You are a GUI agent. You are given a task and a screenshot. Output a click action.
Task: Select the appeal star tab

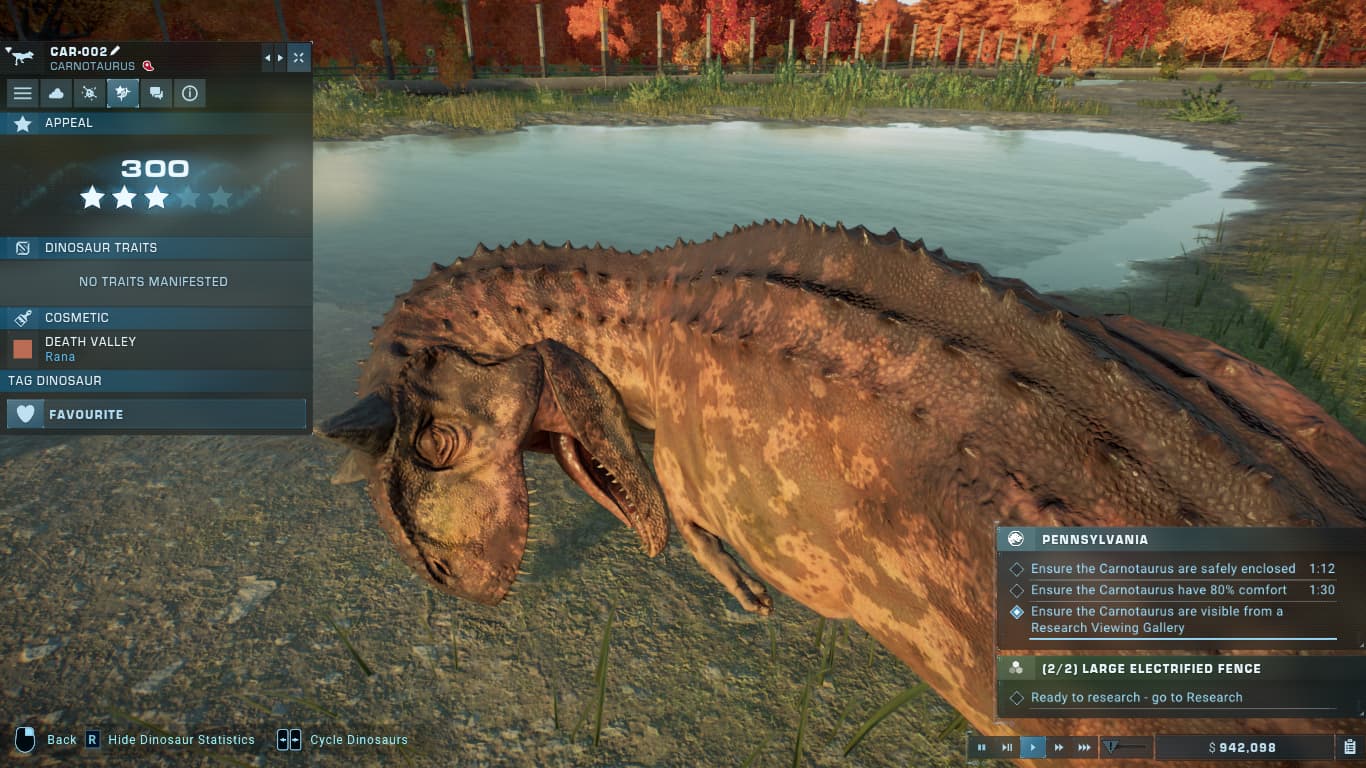tap(123, 93)
